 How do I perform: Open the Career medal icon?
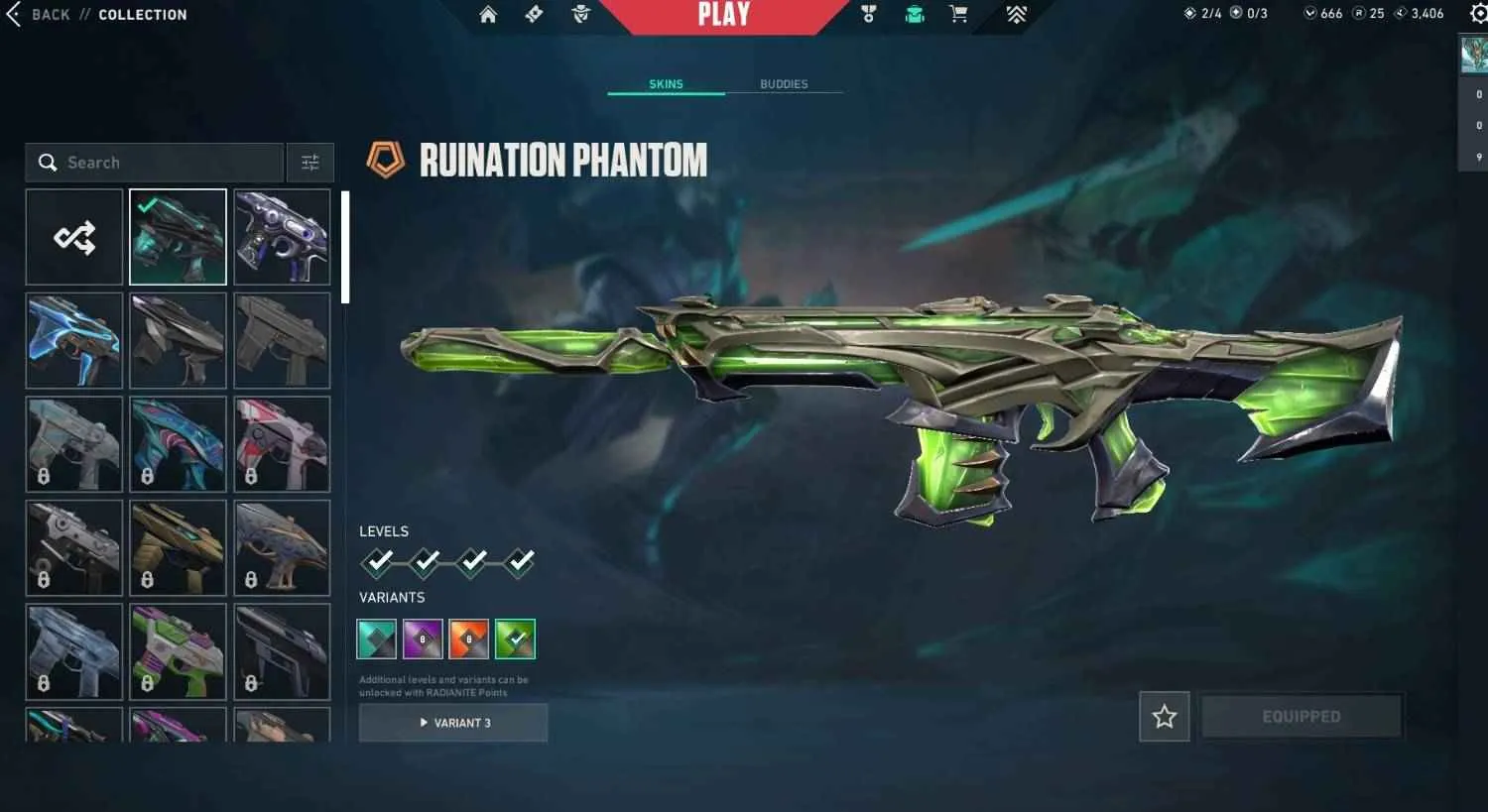click(x=868, y=14)
